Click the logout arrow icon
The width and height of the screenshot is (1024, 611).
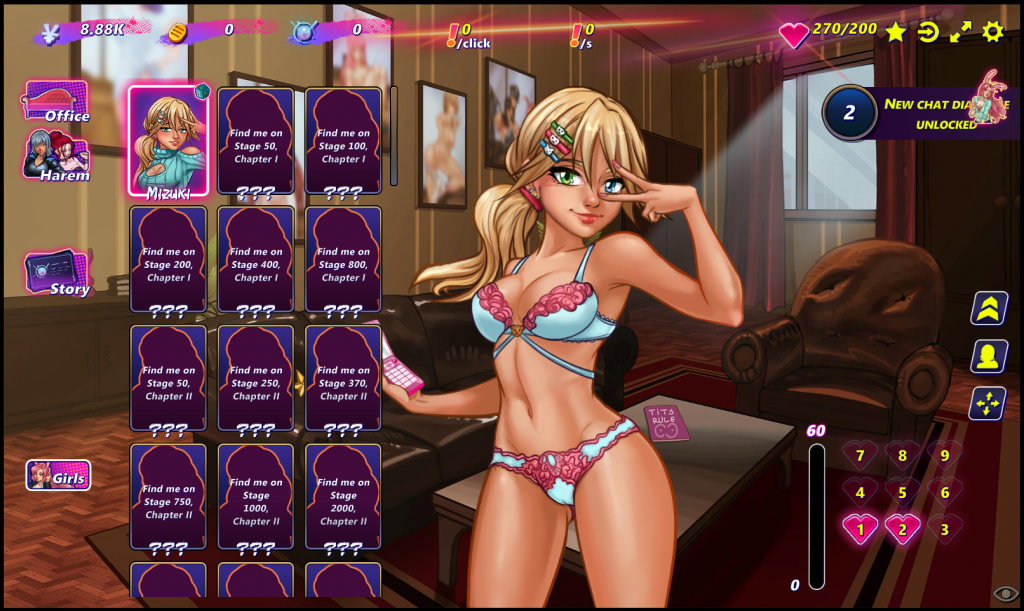coord(928,32)
